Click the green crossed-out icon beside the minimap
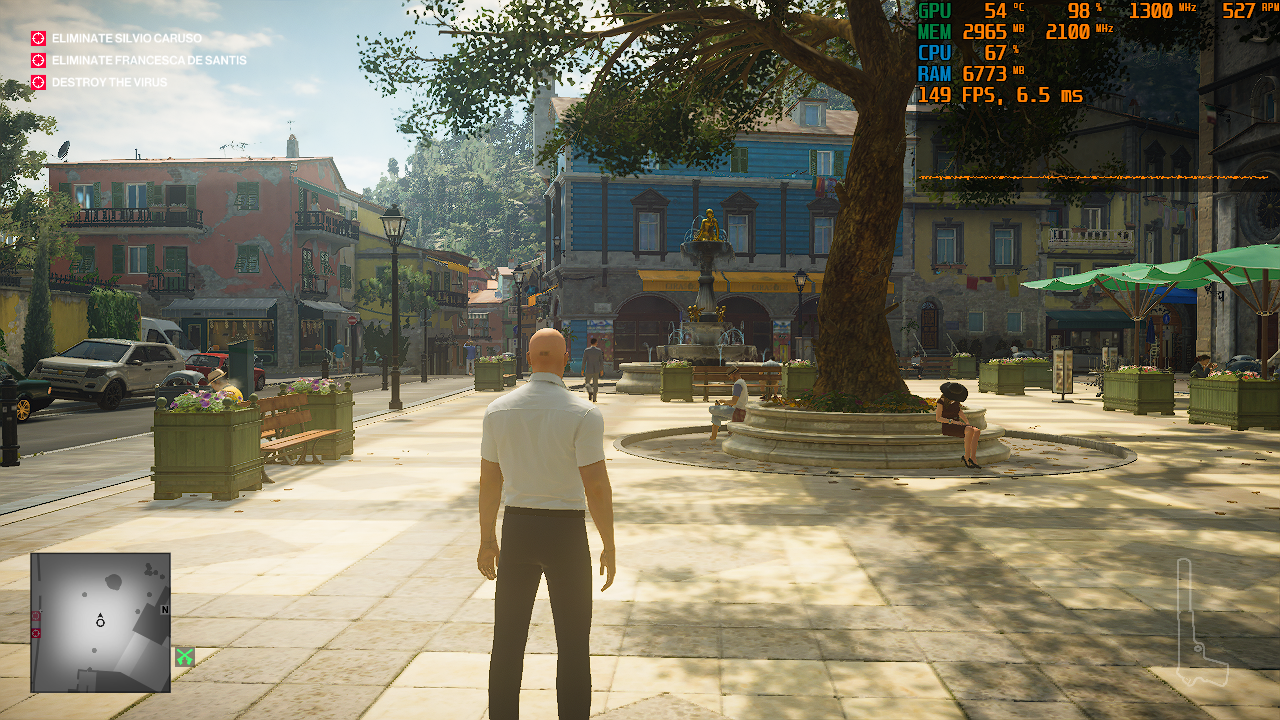1280x720 pixels. pyautogui.click(x=184, y=657)
